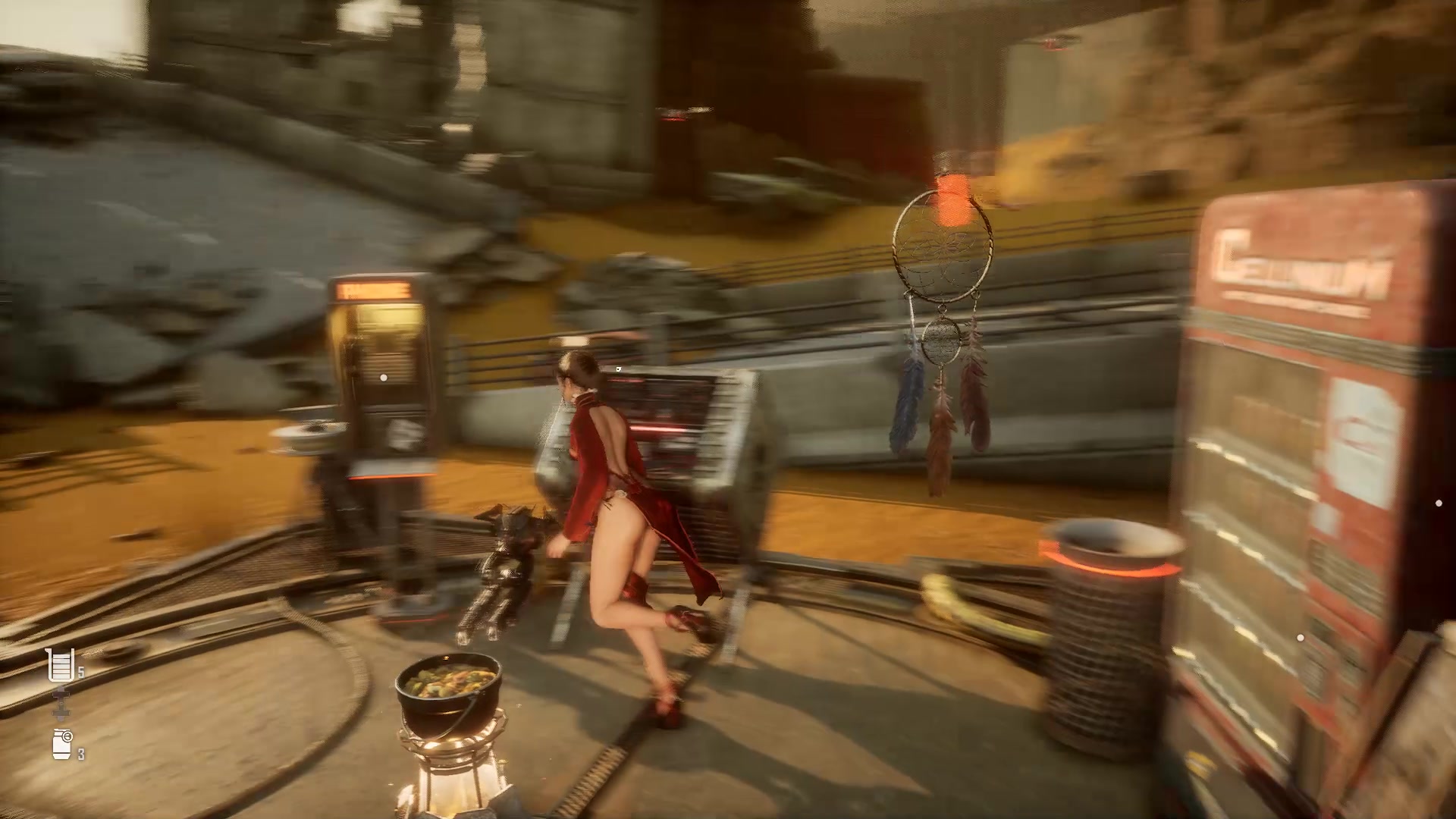The width and height of the screenshot is (1456, 819).
Task: Click the white dot on the right screen edge
Action: (x=1439, y=503)
